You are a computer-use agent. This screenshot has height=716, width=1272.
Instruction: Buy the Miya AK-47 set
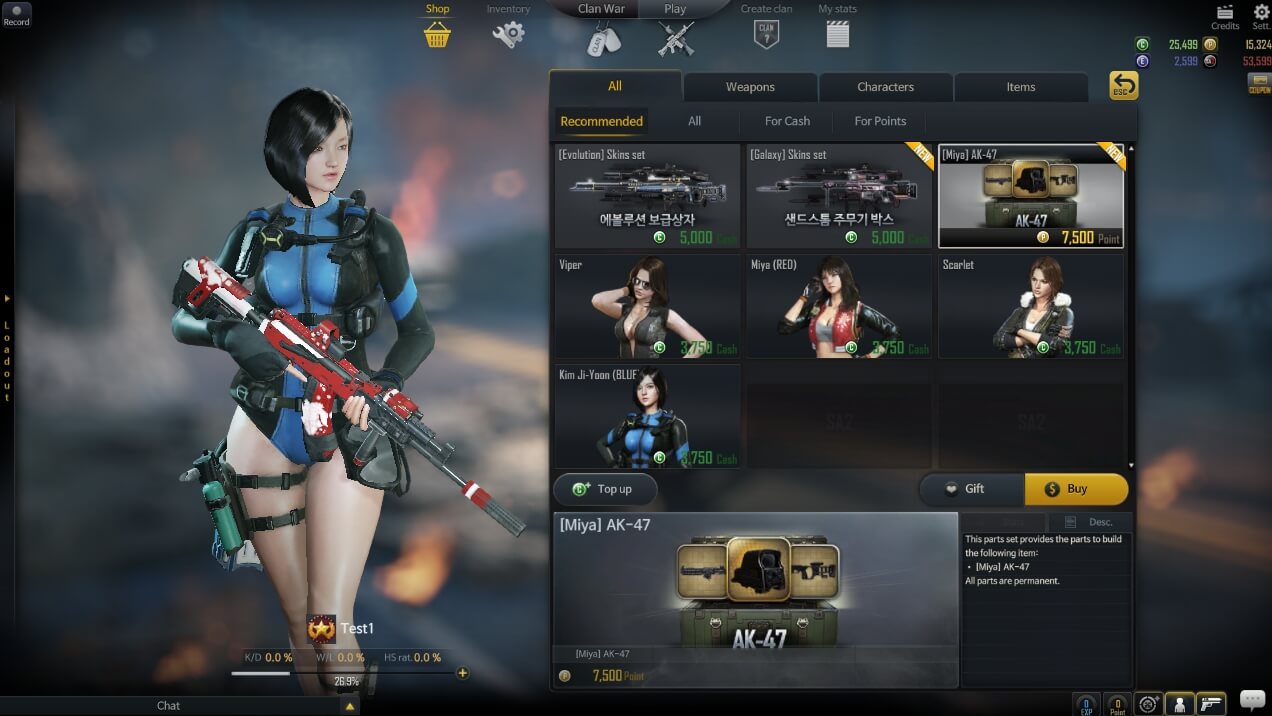point(1076,489)
